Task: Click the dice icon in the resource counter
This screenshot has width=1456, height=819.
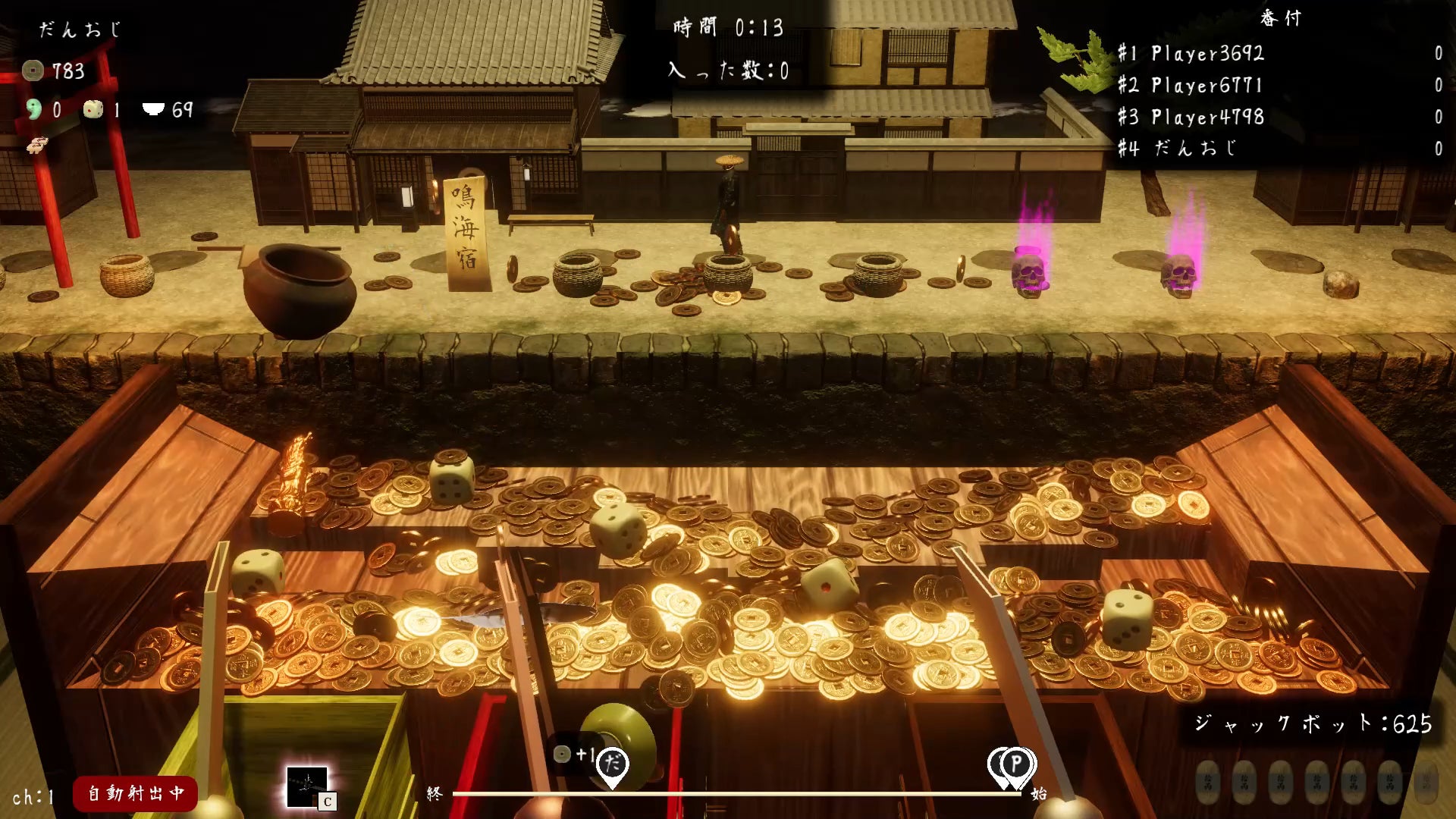Action: [x=93, y=109]
